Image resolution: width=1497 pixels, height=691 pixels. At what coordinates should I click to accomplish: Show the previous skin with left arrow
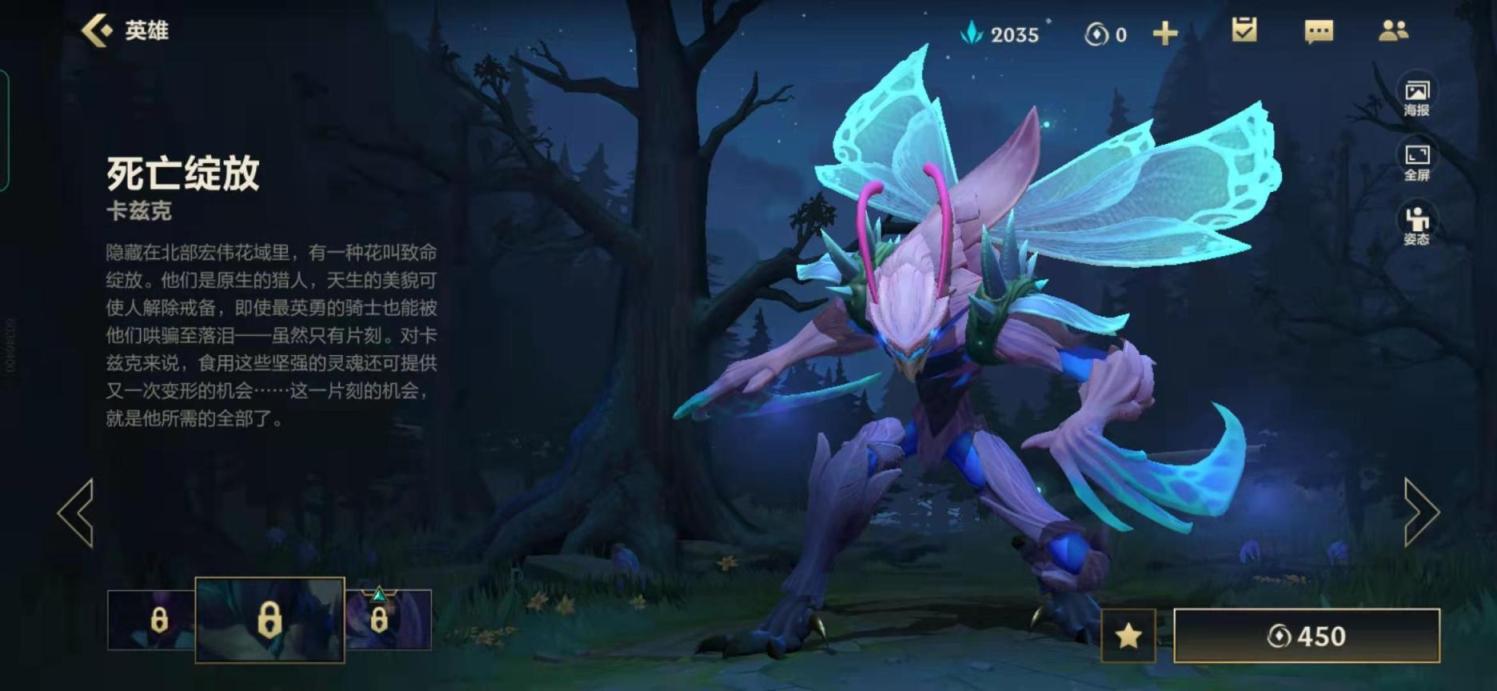click(x=76, y=512)
